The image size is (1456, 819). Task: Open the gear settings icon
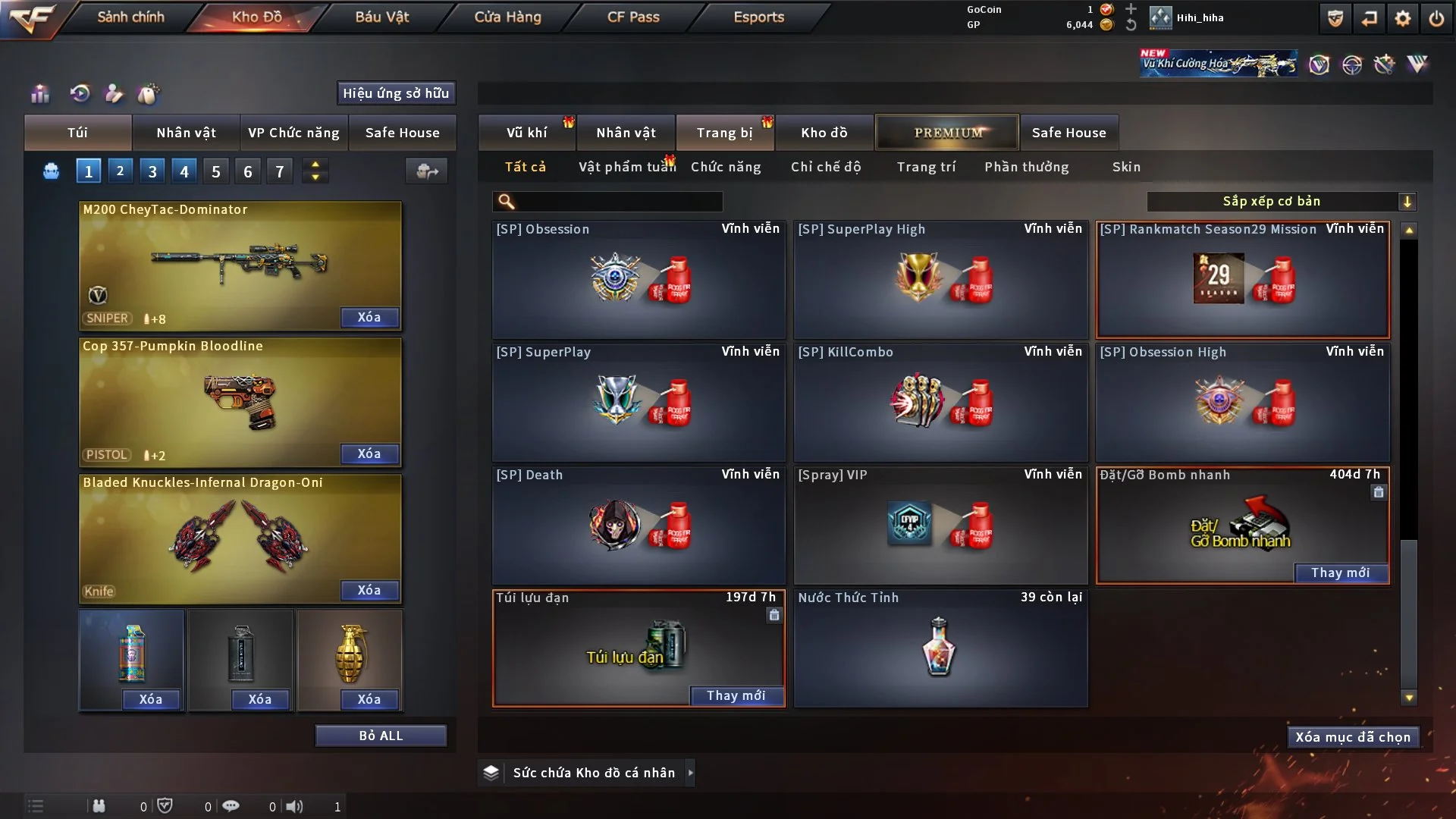pyautogui.click(x=1402, y=18)
